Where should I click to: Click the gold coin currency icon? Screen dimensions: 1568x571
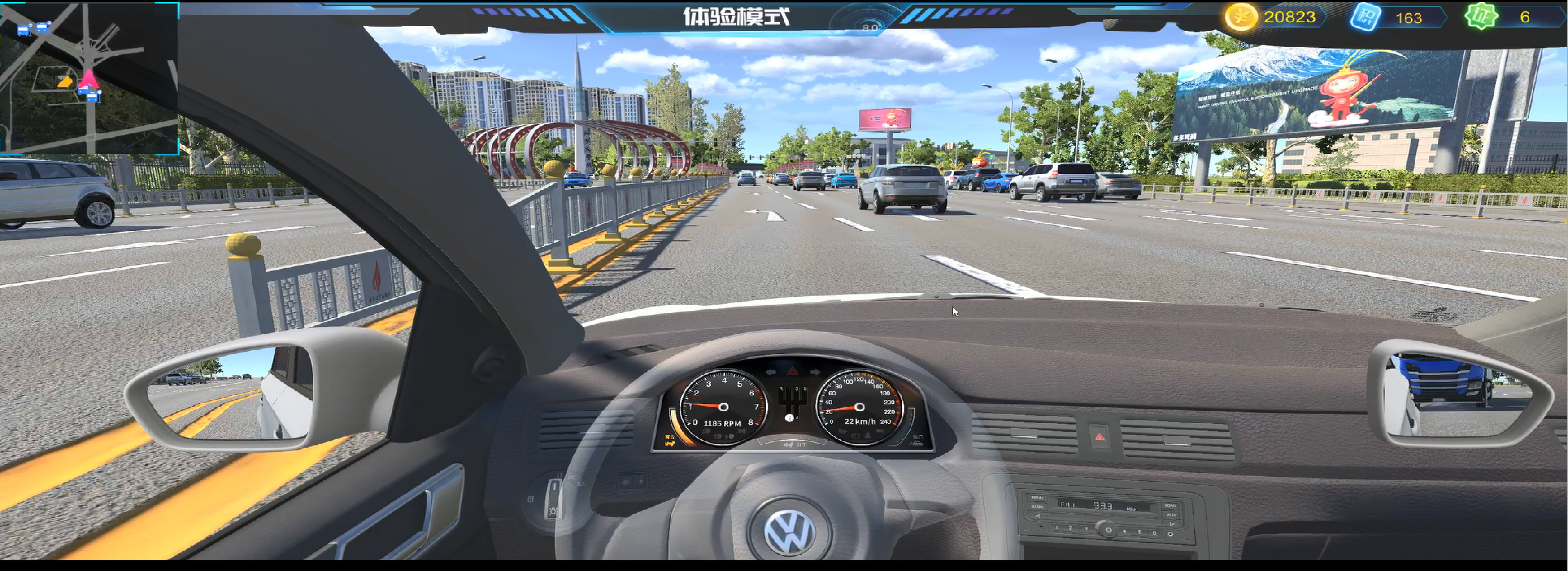1240,17
